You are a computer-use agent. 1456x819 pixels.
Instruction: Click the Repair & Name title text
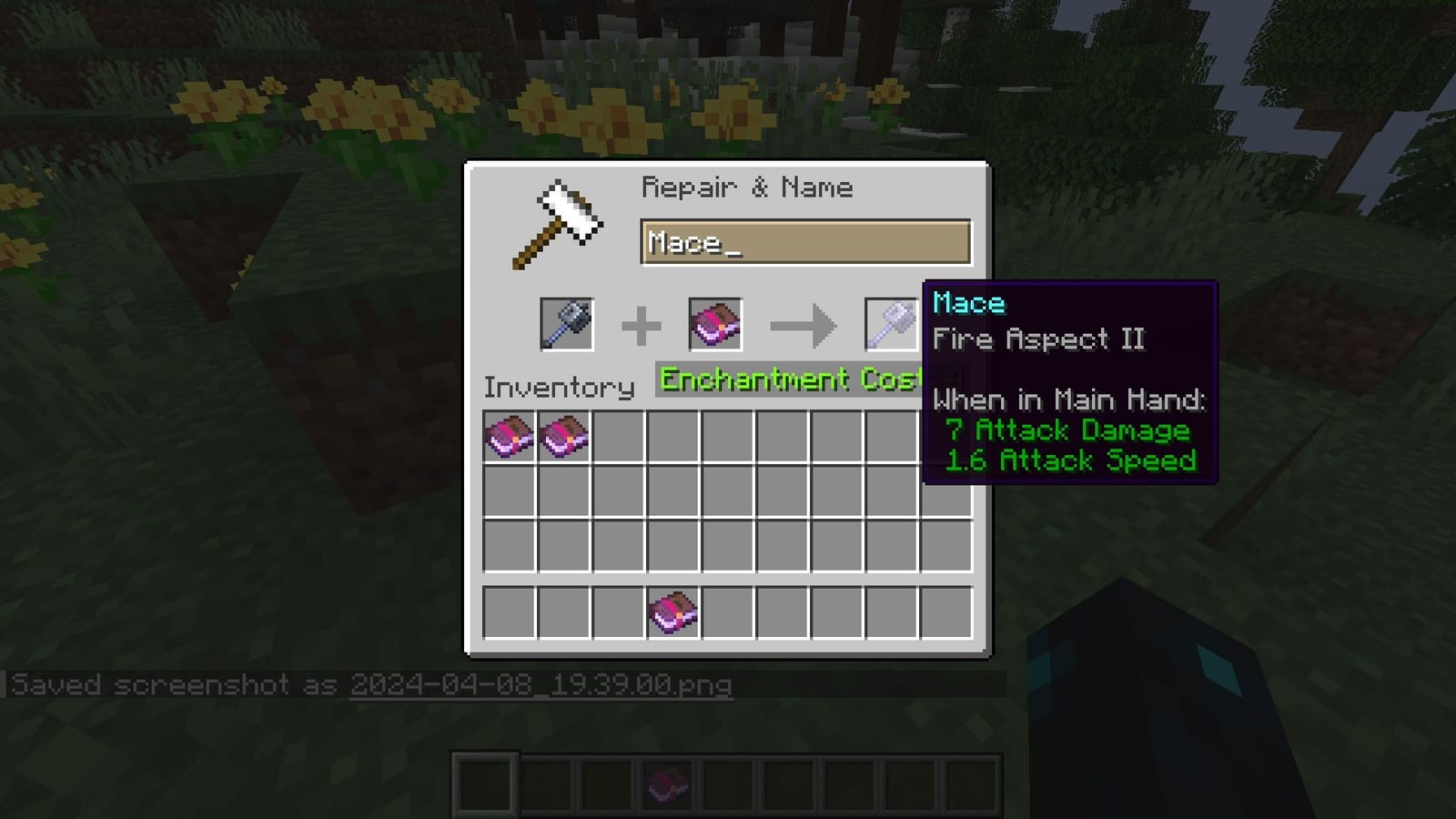[748, 187]
